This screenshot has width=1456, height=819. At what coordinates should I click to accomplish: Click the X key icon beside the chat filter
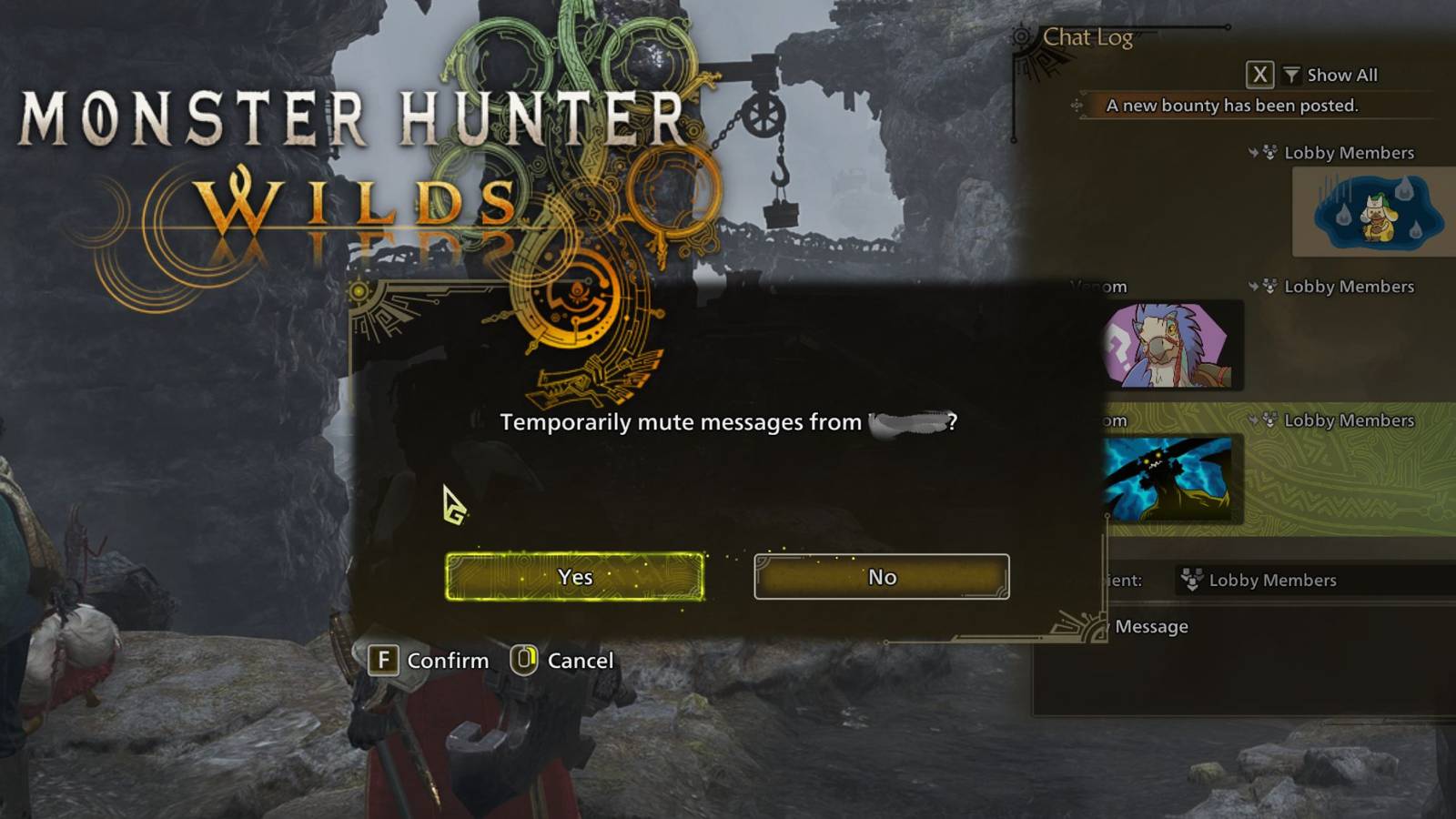tap(1259, 75)
